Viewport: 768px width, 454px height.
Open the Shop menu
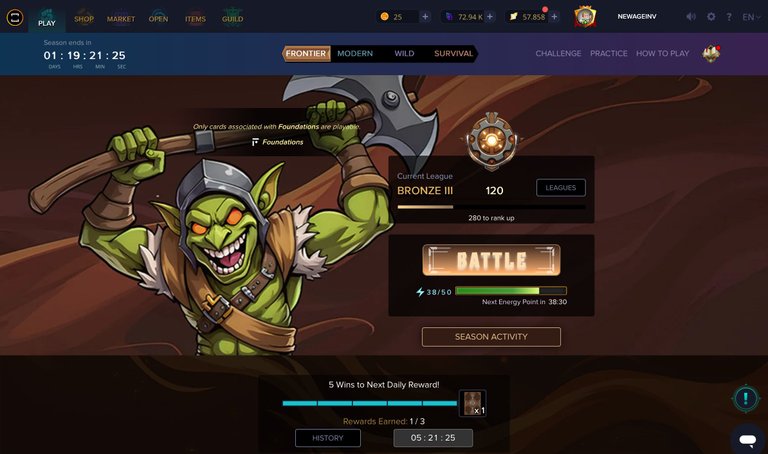point(84,18)
